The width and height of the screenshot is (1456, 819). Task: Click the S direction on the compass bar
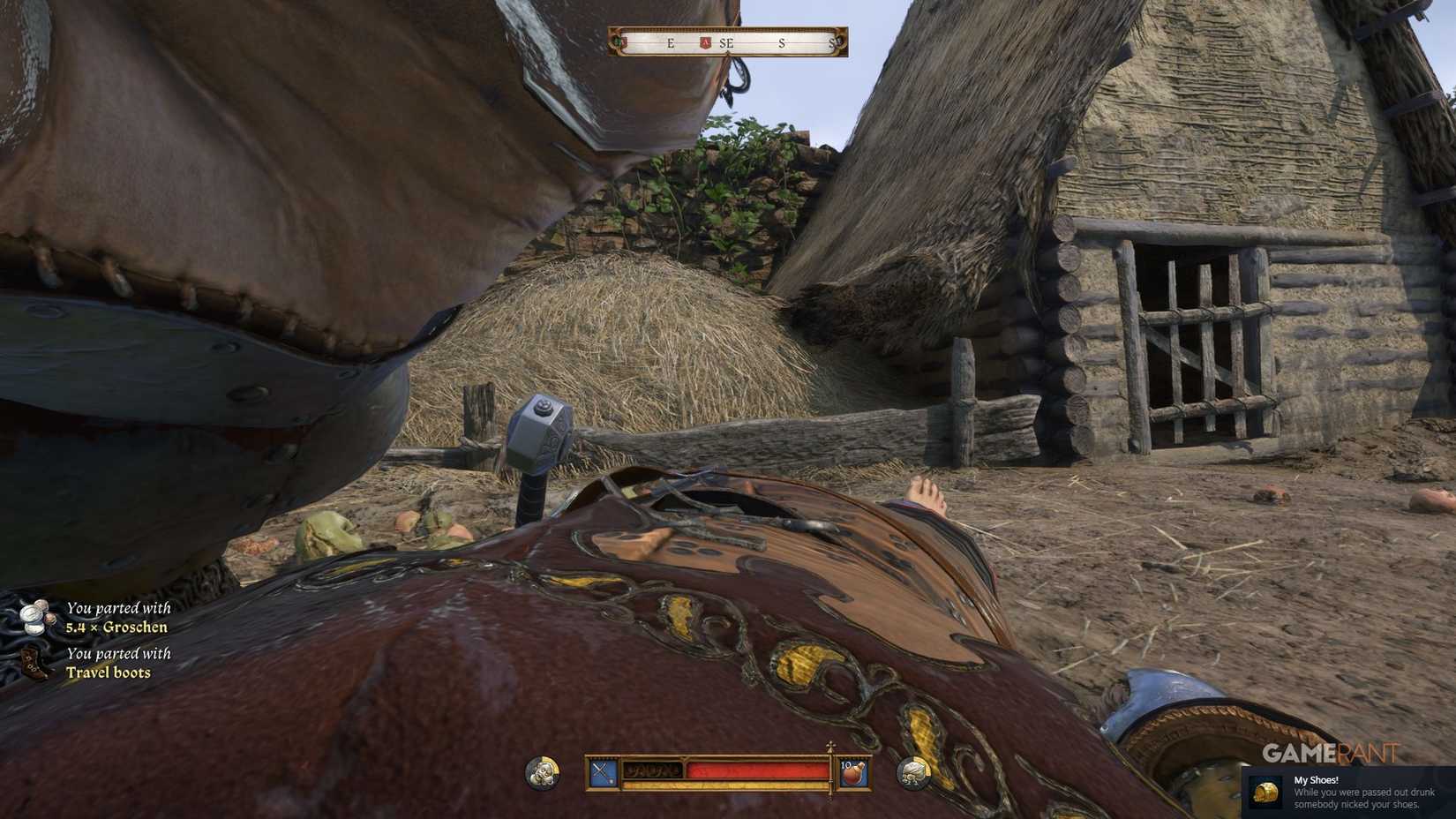tap(783, 42)
